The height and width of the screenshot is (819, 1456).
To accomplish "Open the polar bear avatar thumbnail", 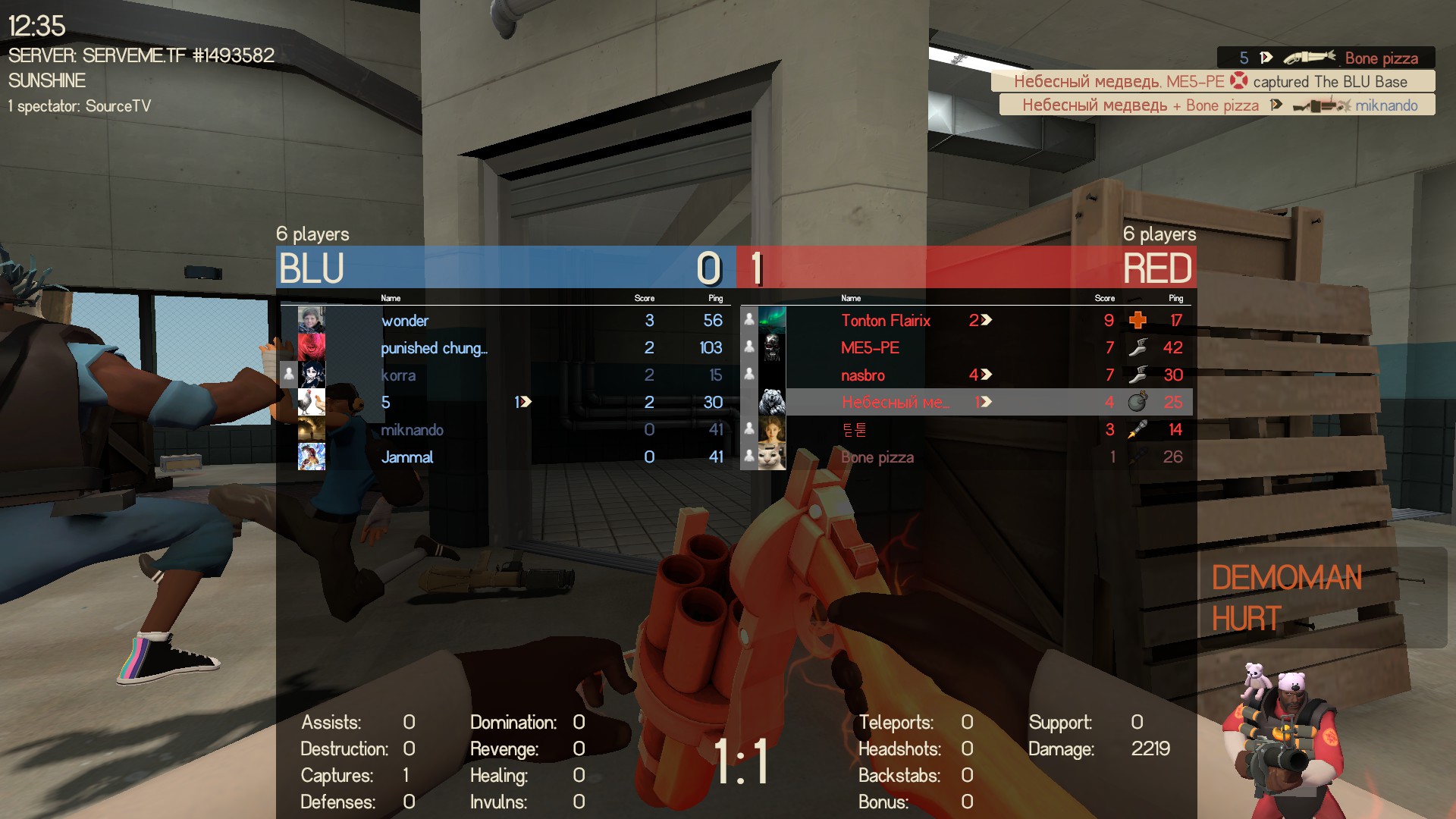I will point(772,402).
